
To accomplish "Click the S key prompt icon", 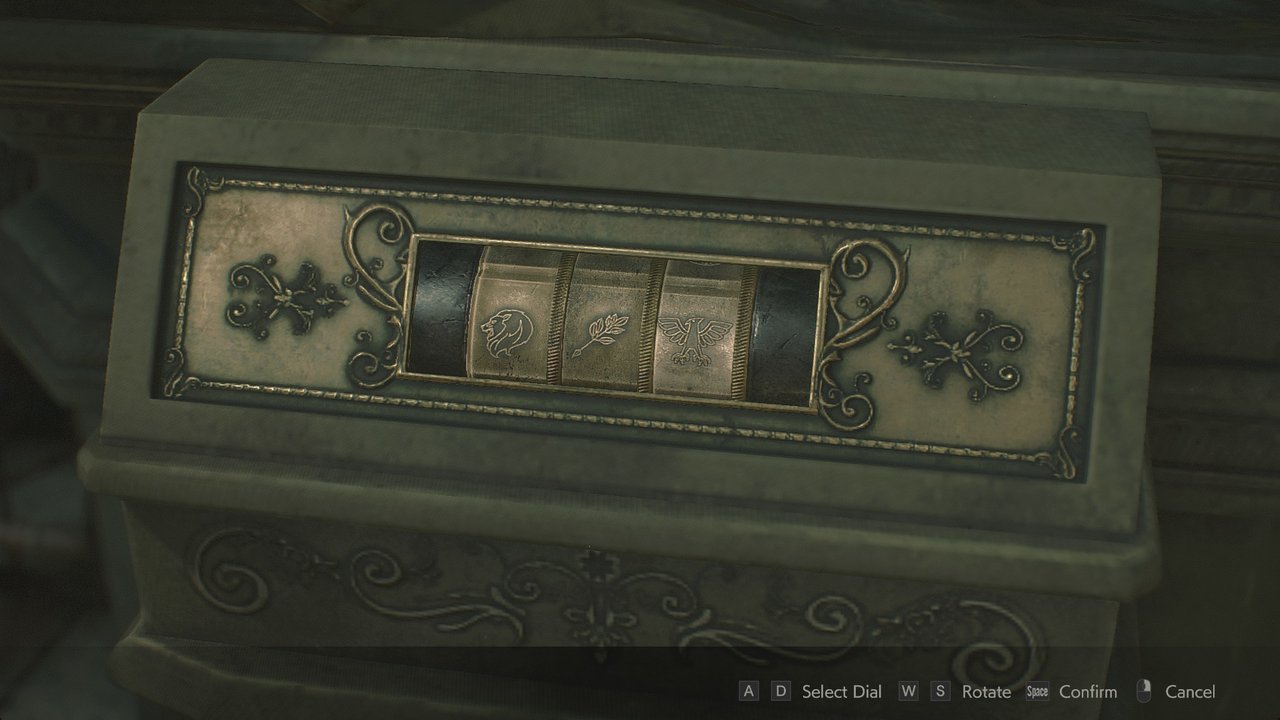I will 942,691.
